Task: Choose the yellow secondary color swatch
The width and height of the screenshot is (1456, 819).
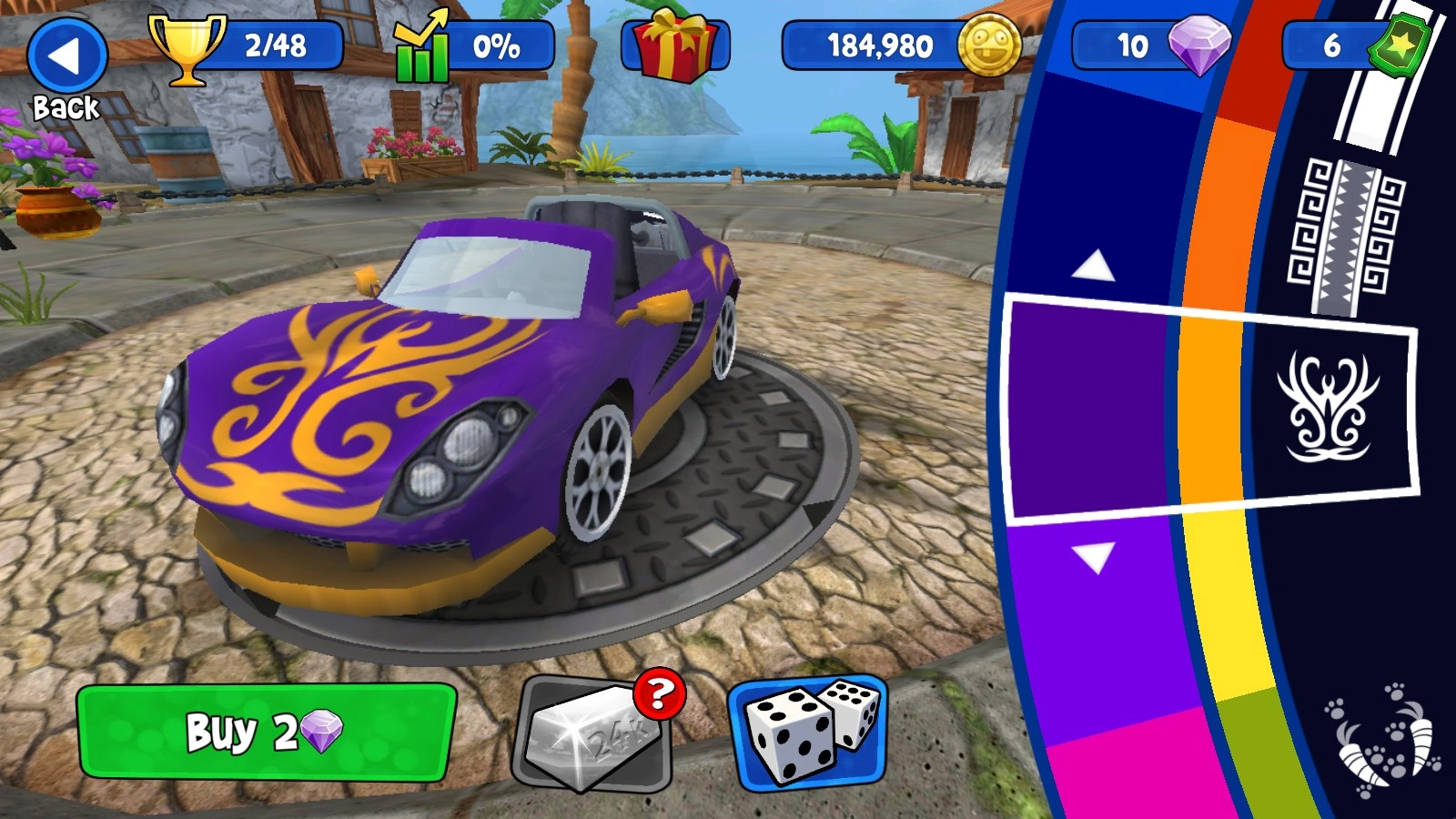Action: tap(1224, 601)
